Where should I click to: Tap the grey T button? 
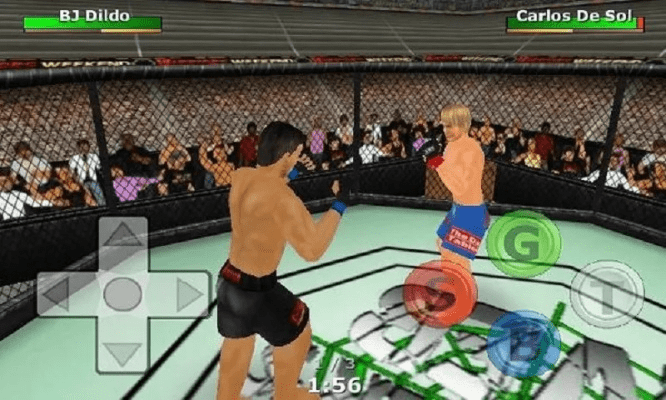pos(607,294)
